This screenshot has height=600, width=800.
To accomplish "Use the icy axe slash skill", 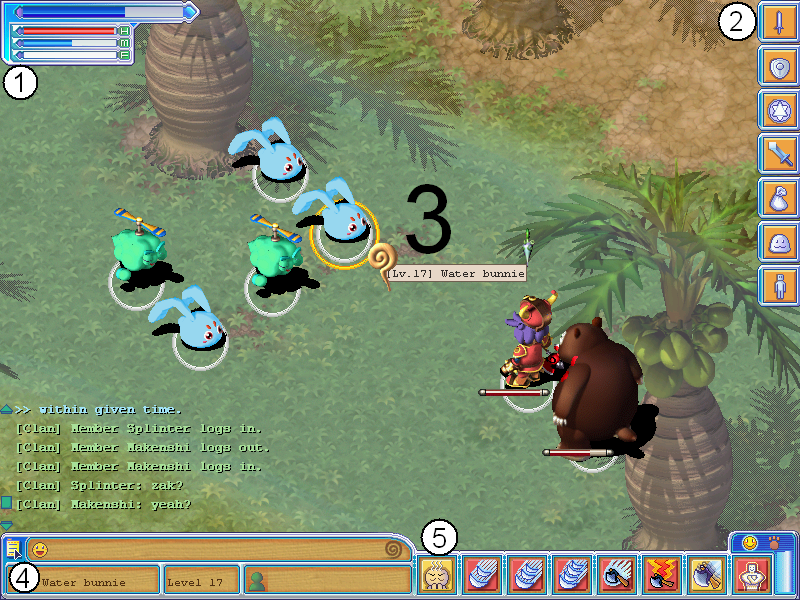I will click(x=615, y=576).
